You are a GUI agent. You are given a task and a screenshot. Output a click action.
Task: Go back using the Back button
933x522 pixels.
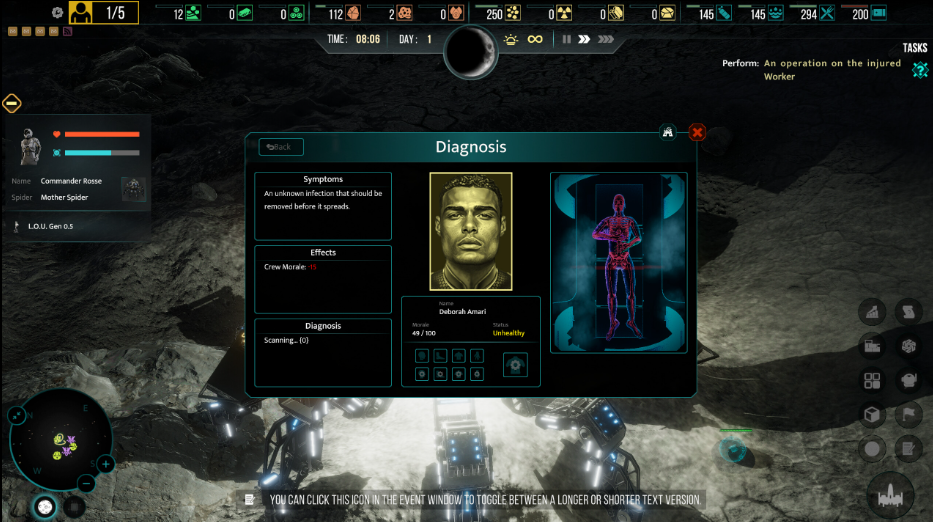point(281,147)
